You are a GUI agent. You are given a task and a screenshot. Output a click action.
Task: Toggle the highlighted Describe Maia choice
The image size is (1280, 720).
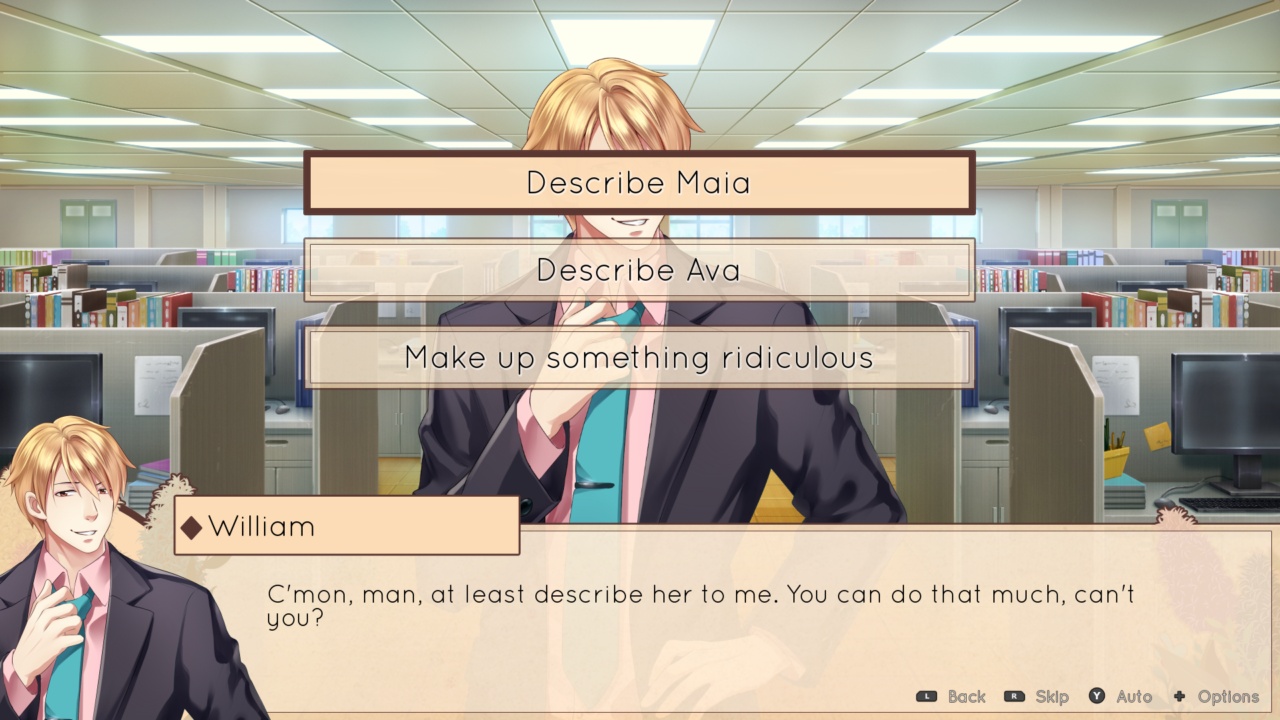pos(640,183)
